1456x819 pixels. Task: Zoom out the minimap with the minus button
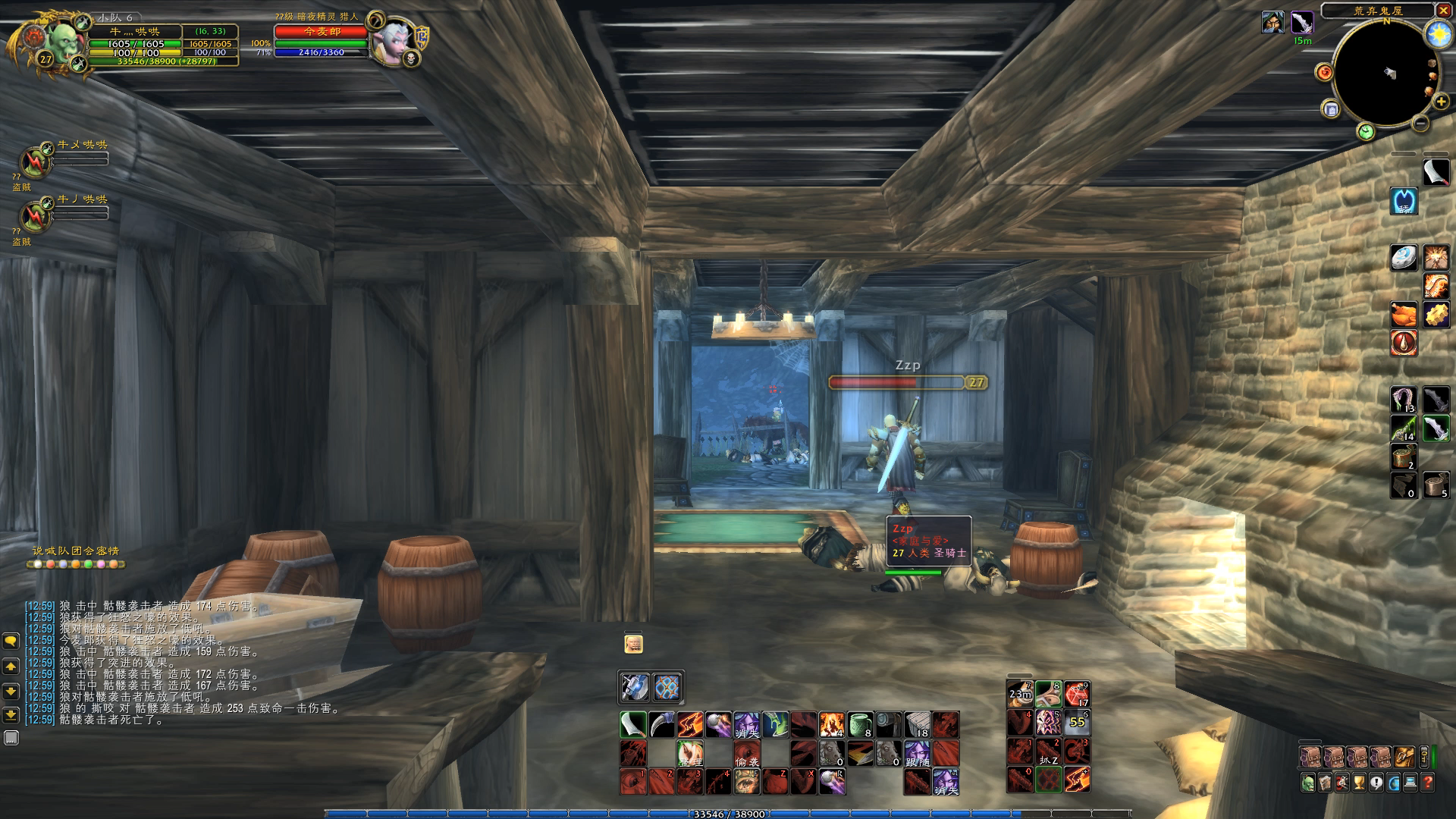1421,123
